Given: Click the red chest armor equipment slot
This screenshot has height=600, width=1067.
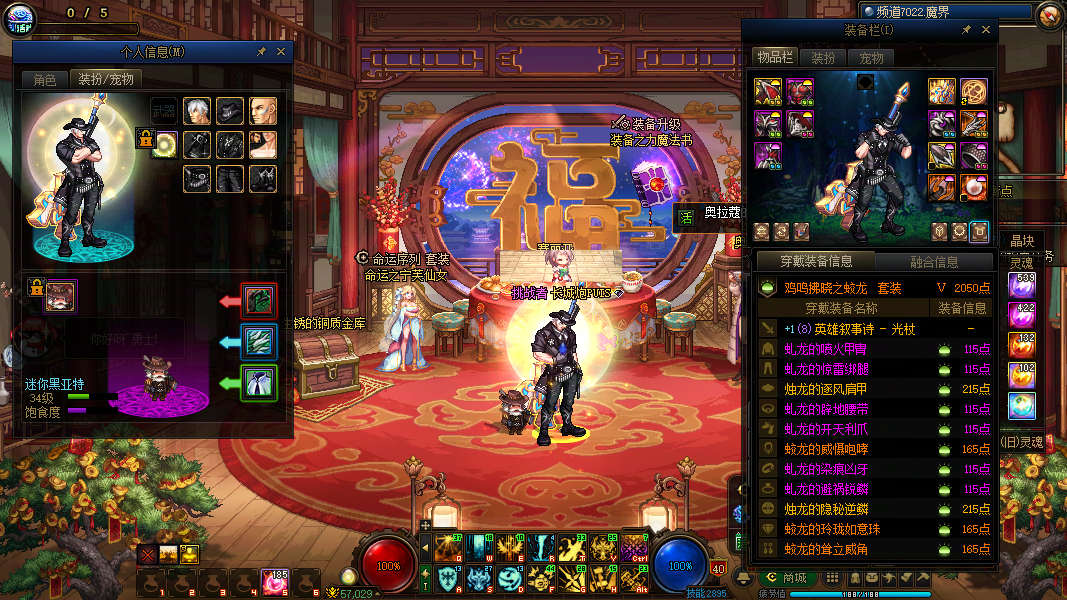Looking at the screenshot, I should (799, 92).
